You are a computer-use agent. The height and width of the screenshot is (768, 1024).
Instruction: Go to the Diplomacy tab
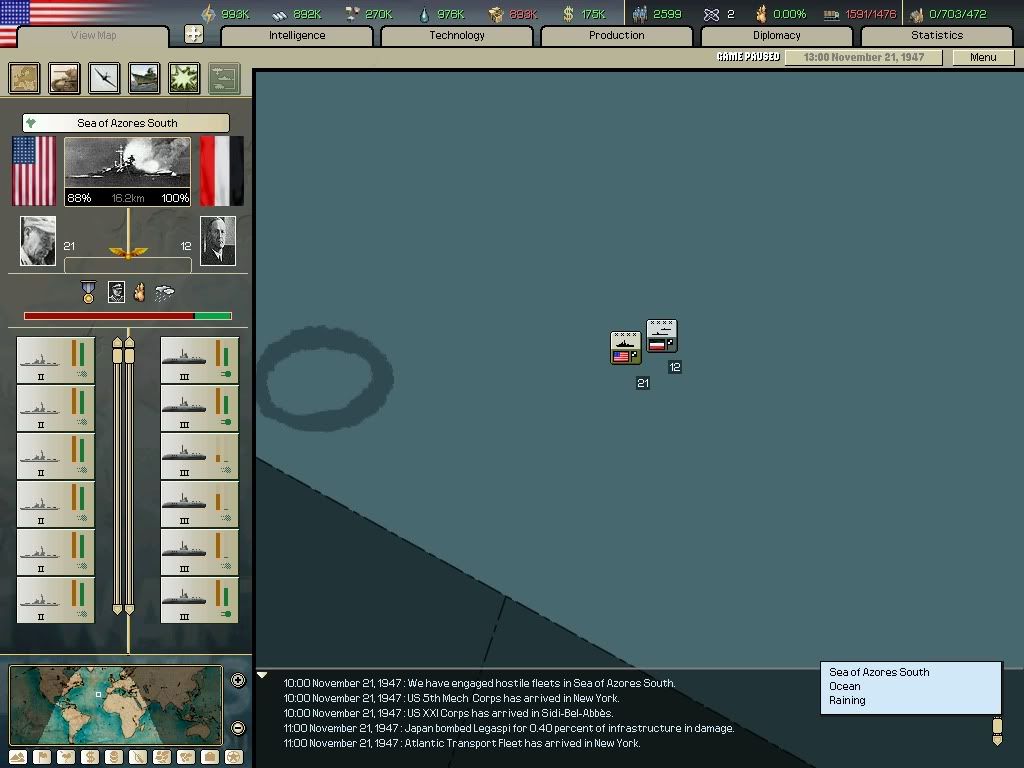click(x=776, y=36)
